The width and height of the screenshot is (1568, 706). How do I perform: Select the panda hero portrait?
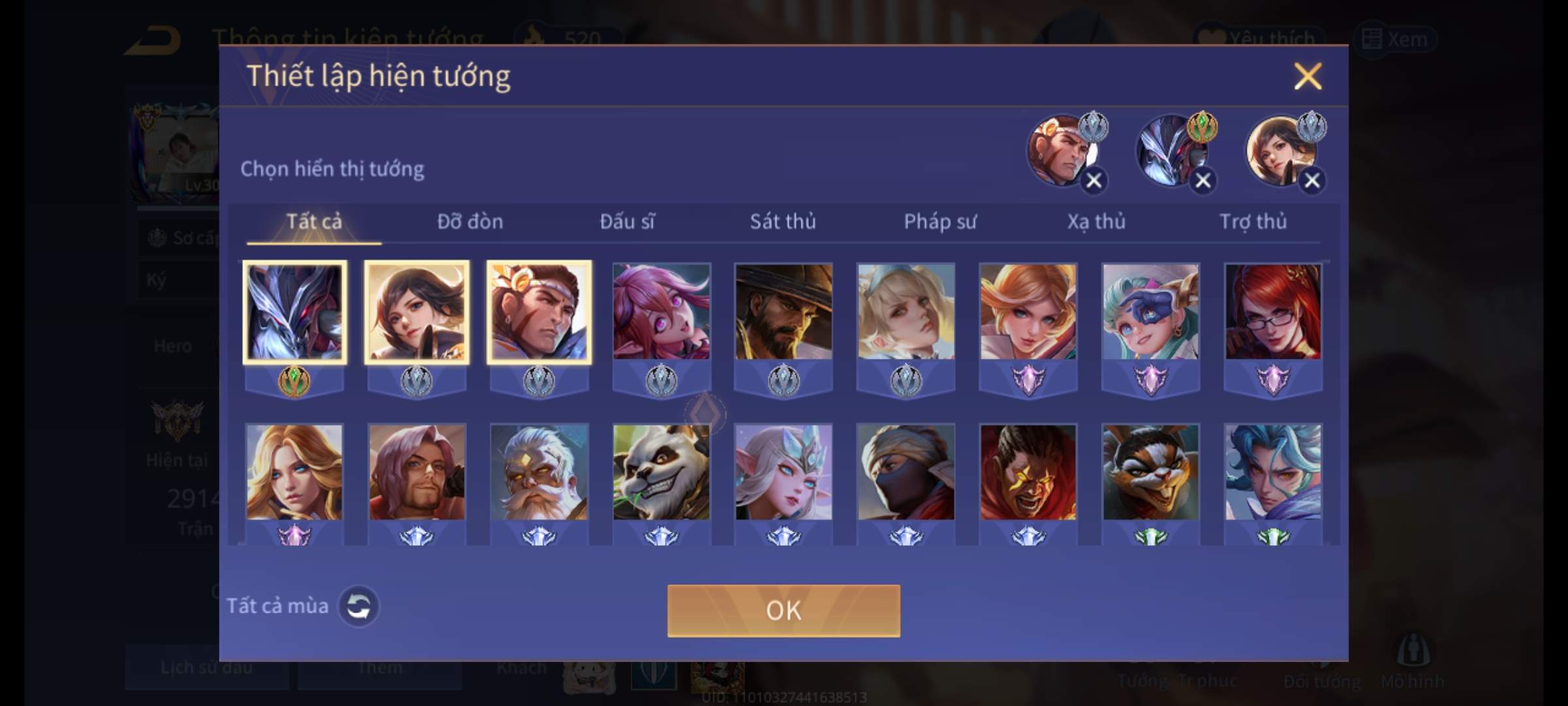(x=661, y=472)
